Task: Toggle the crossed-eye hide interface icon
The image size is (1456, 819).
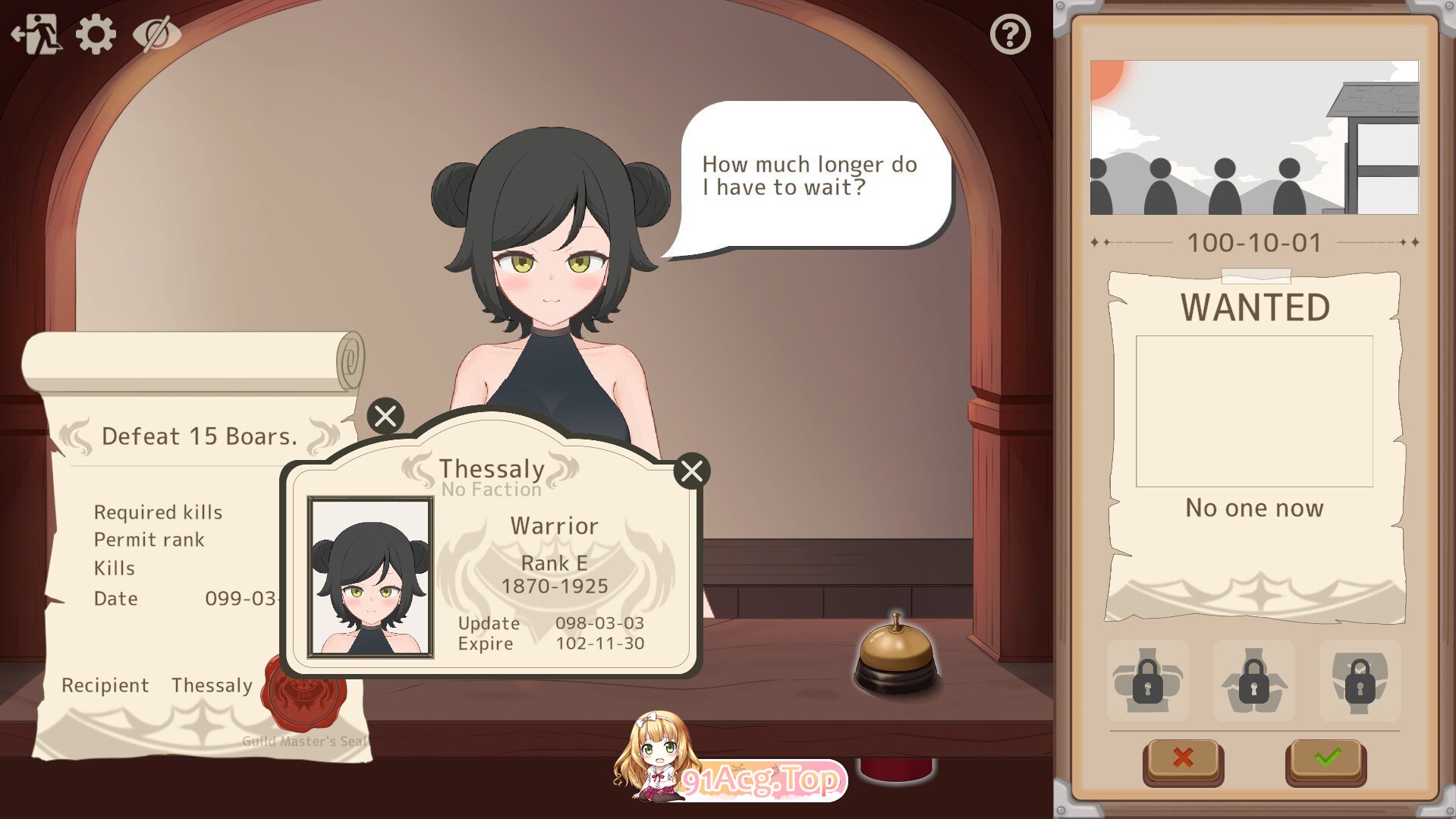Action: (156, 34)
